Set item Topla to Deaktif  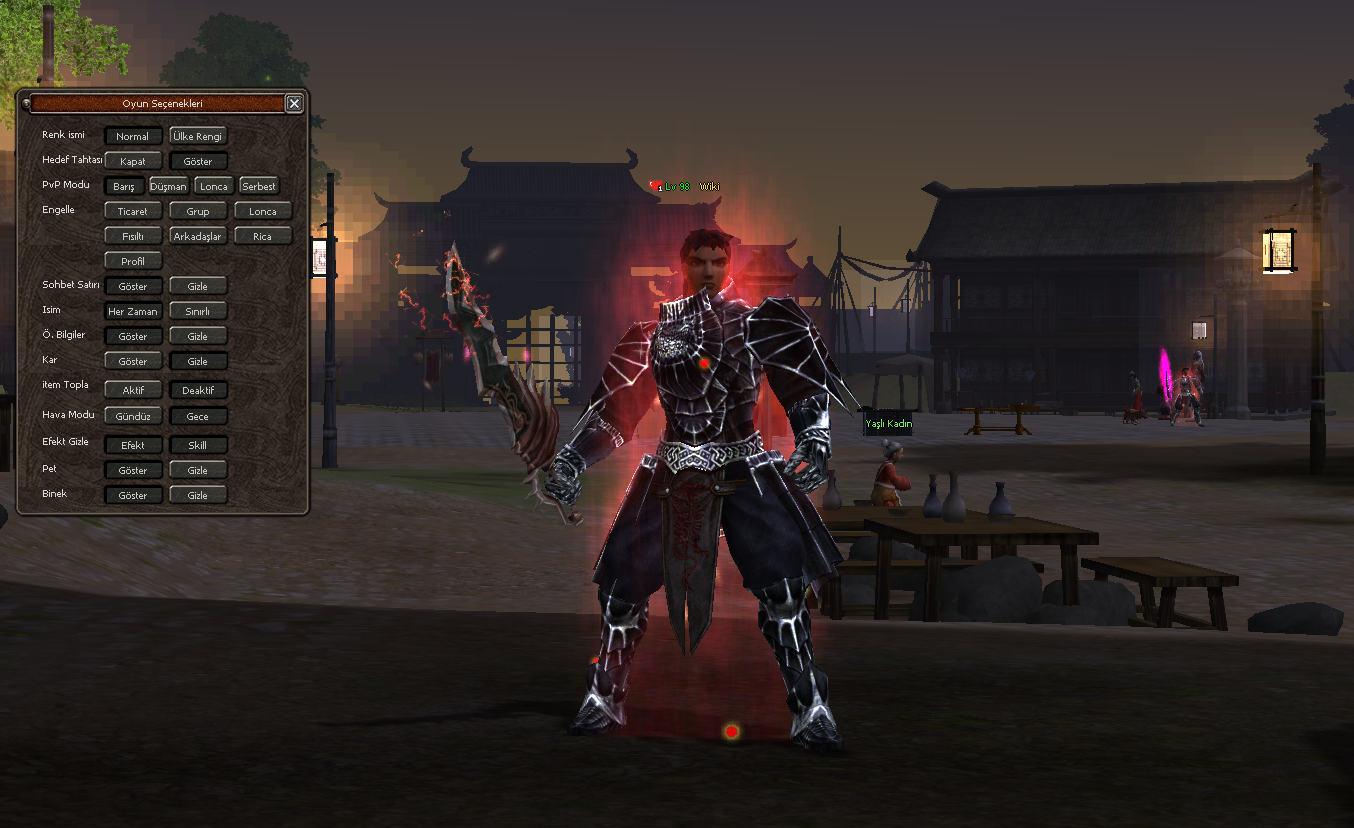pyautogui.click(x=198, y=390)
